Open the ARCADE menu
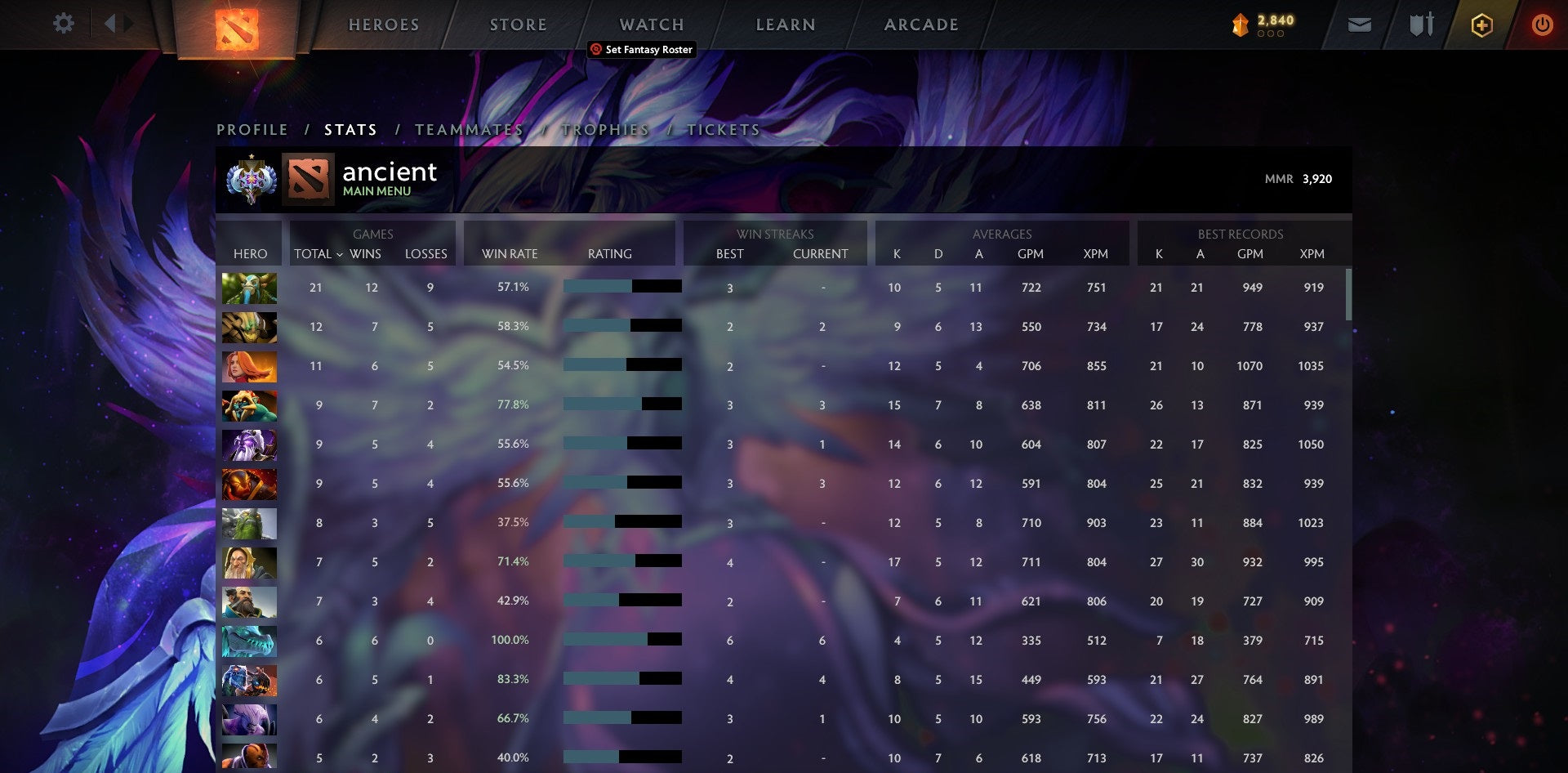Screen dimensions: 1568x773 (921, 24)
